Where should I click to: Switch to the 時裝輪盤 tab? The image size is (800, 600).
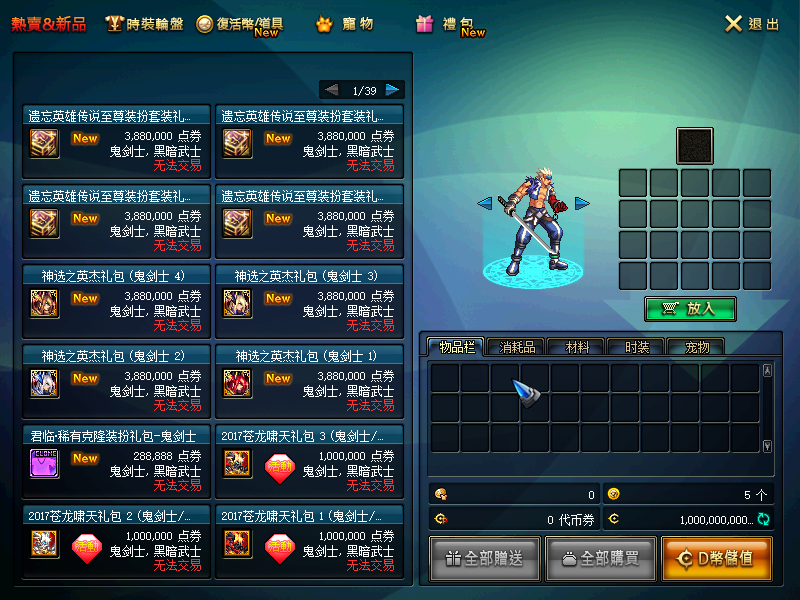coord(145,24)
